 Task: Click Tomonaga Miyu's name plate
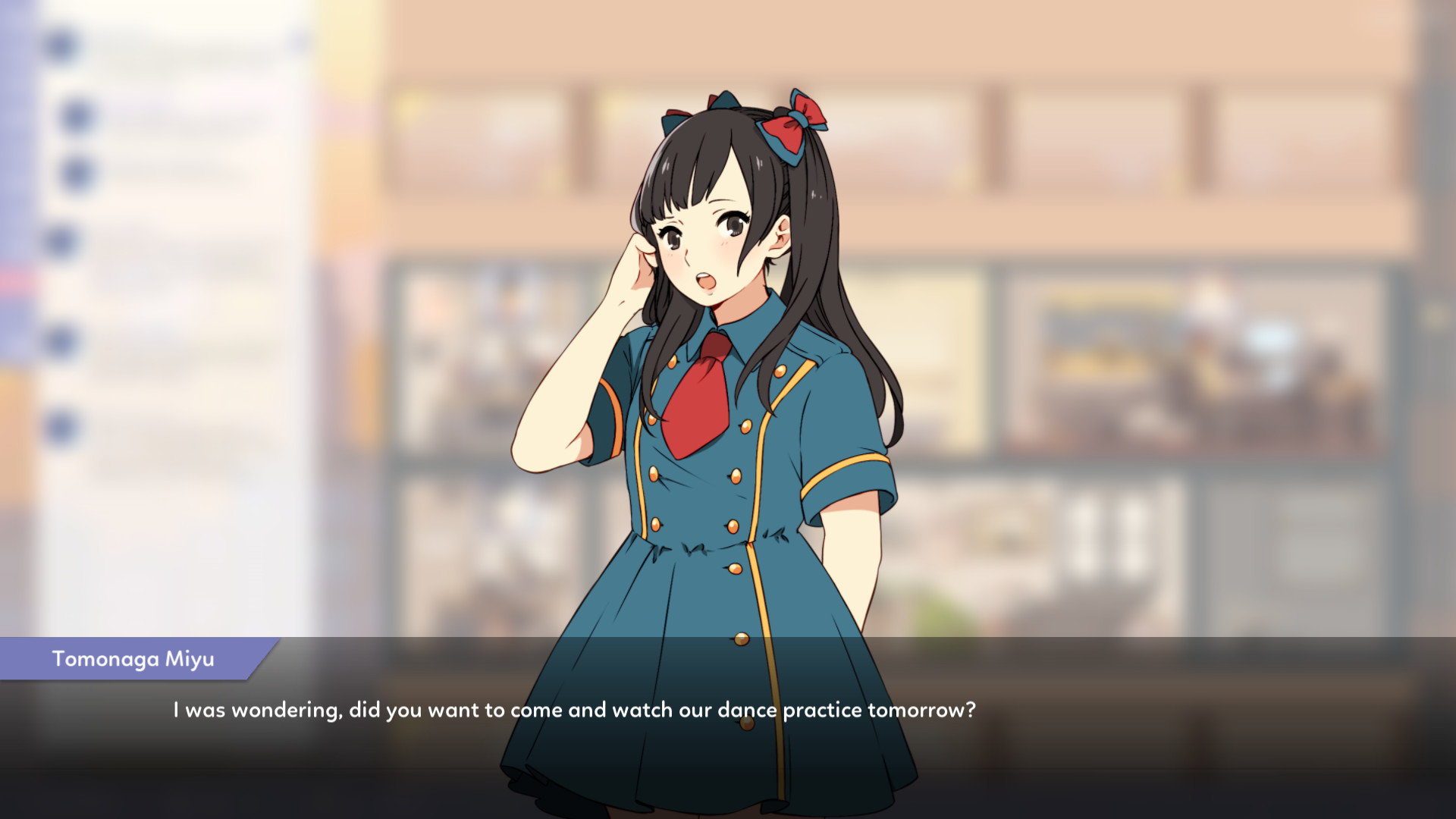(x=133, y=659)
